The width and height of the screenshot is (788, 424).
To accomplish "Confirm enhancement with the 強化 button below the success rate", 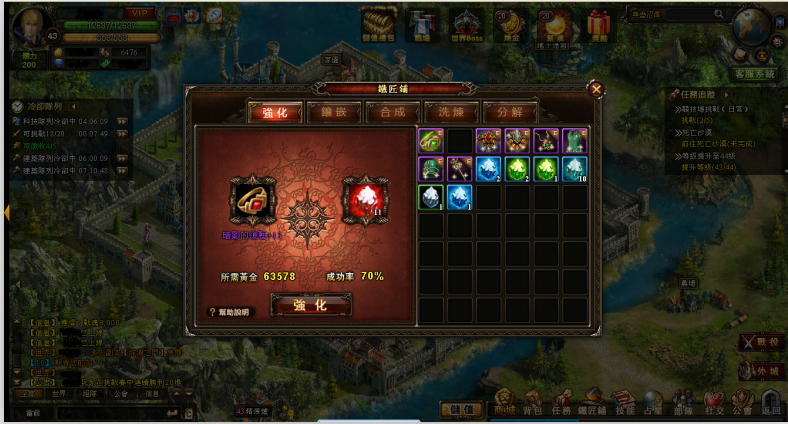I will (309, 305).
